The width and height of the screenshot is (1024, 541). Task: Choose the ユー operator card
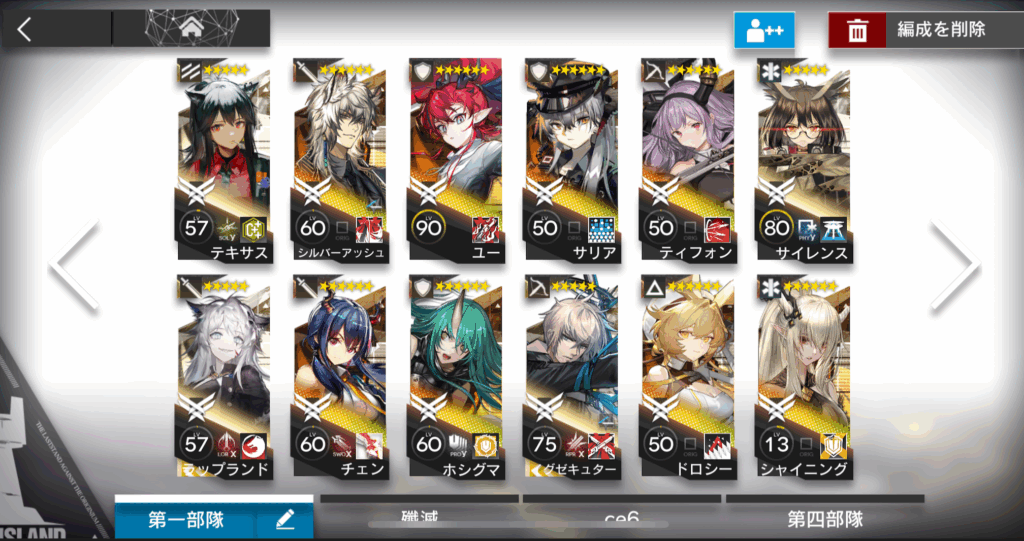coord(456,160)
